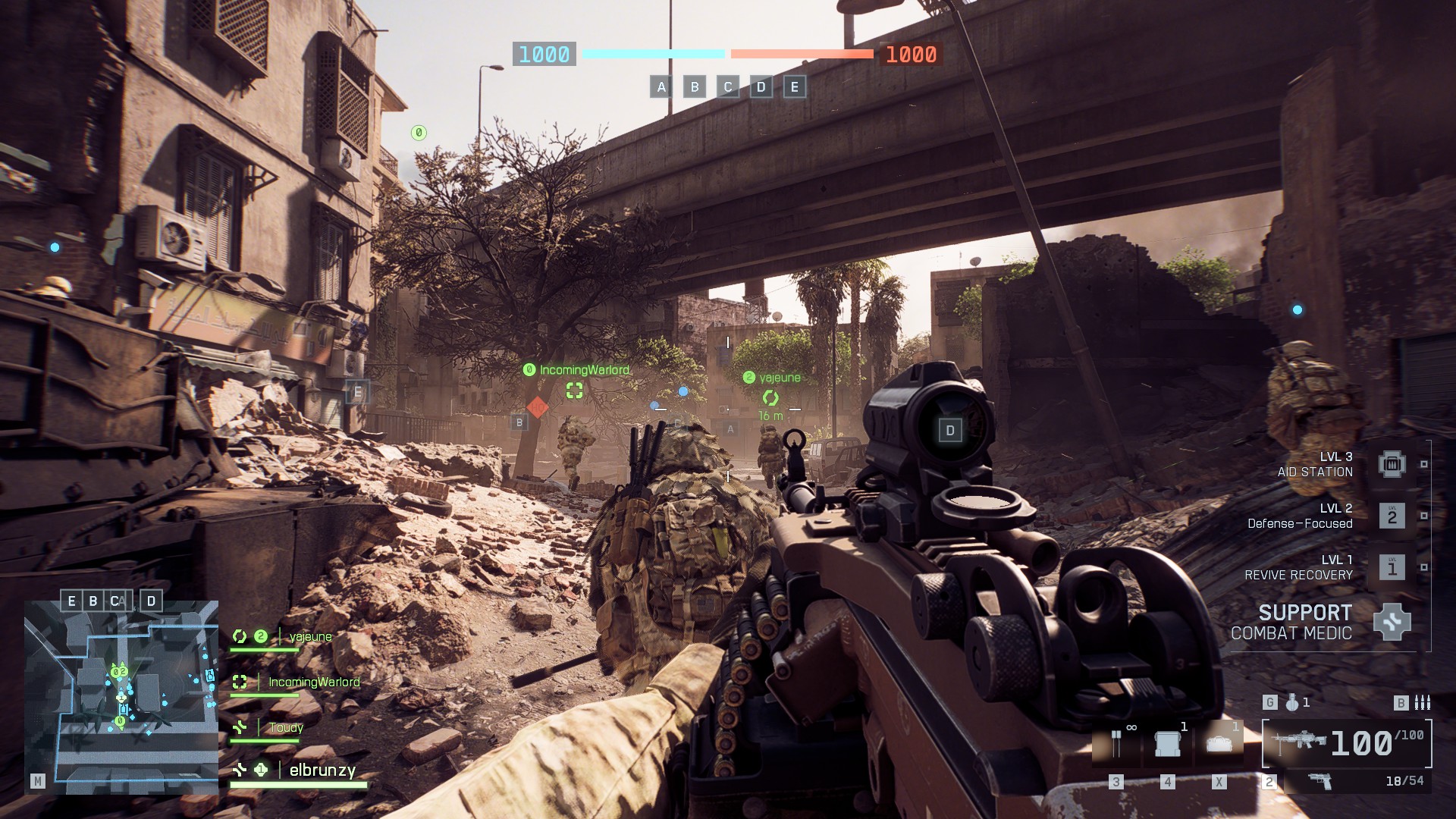Select objective A in the top flag row

click(x=661, y=86)
